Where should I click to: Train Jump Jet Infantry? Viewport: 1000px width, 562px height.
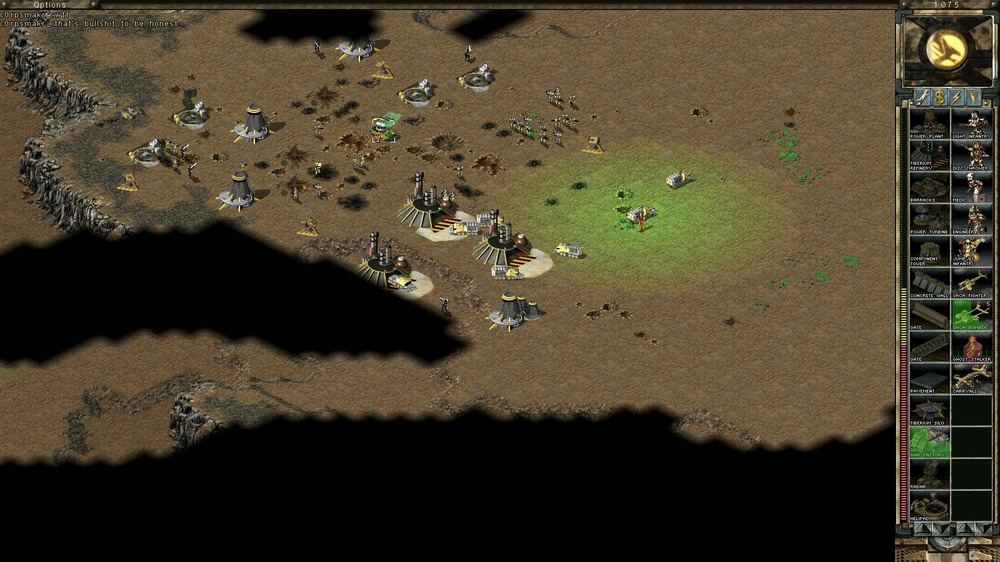click(x=971, y=251)
